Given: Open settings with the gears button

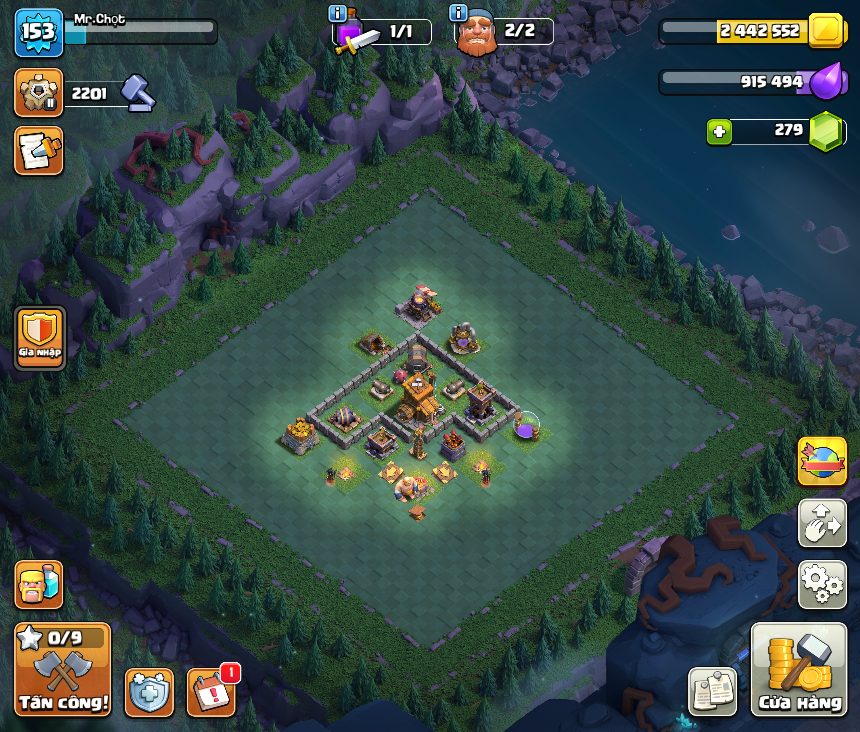Looking at the screenshot, I should 822,585.
